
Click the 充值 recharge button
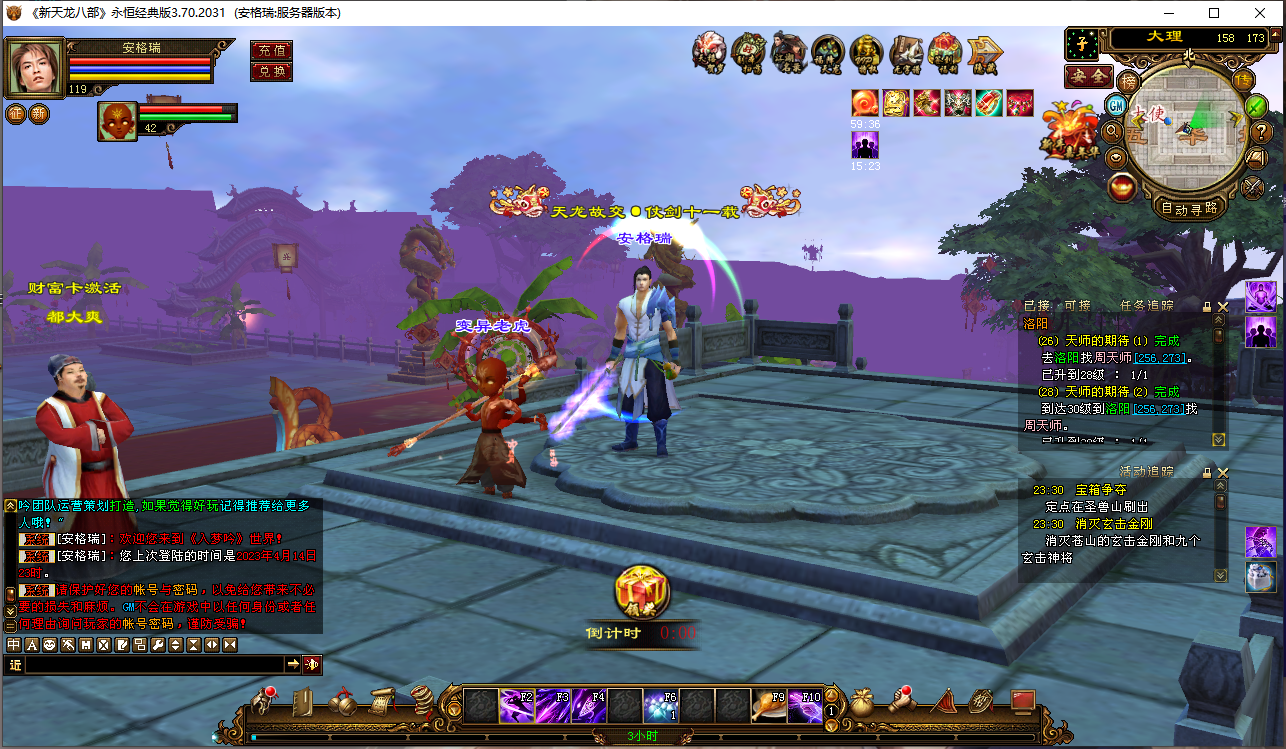coord(271,50)
